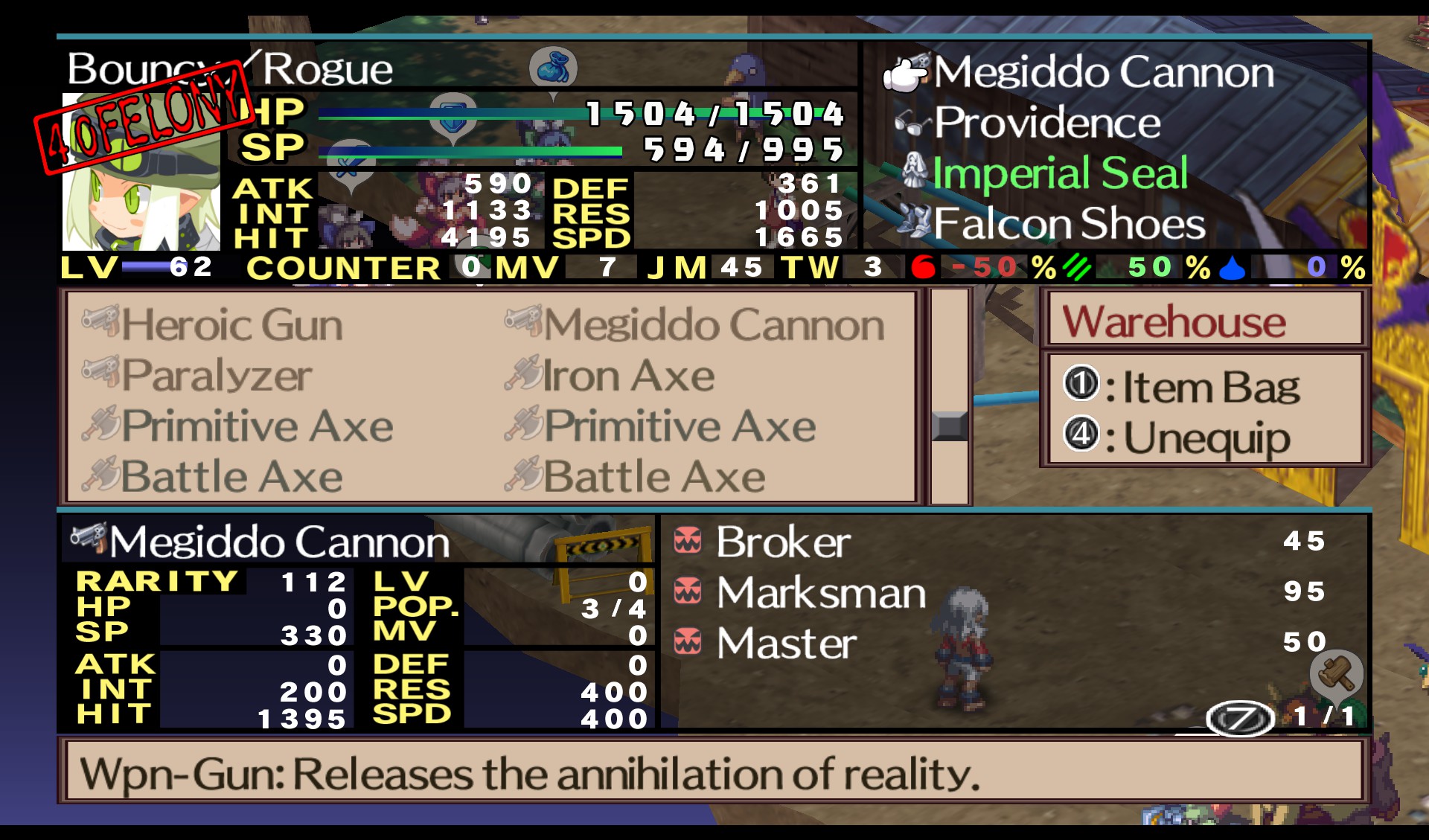Select Heroic Gun in the warehouse list
This screenshot has width=1429, height=840.
pyautogui.click(x=232, y=326)
